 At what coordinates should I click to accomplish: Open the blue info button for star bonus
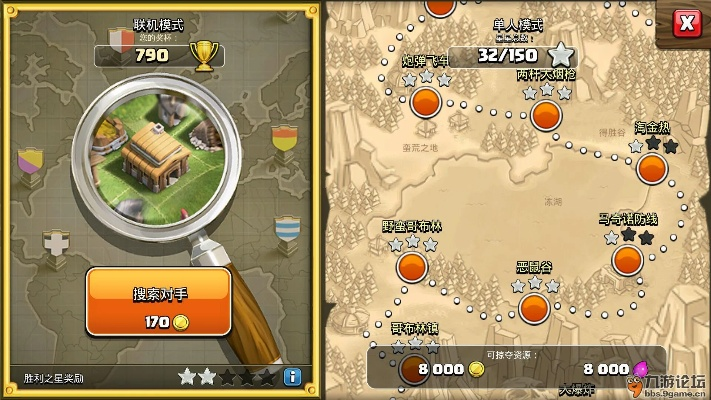pos(292,377)
